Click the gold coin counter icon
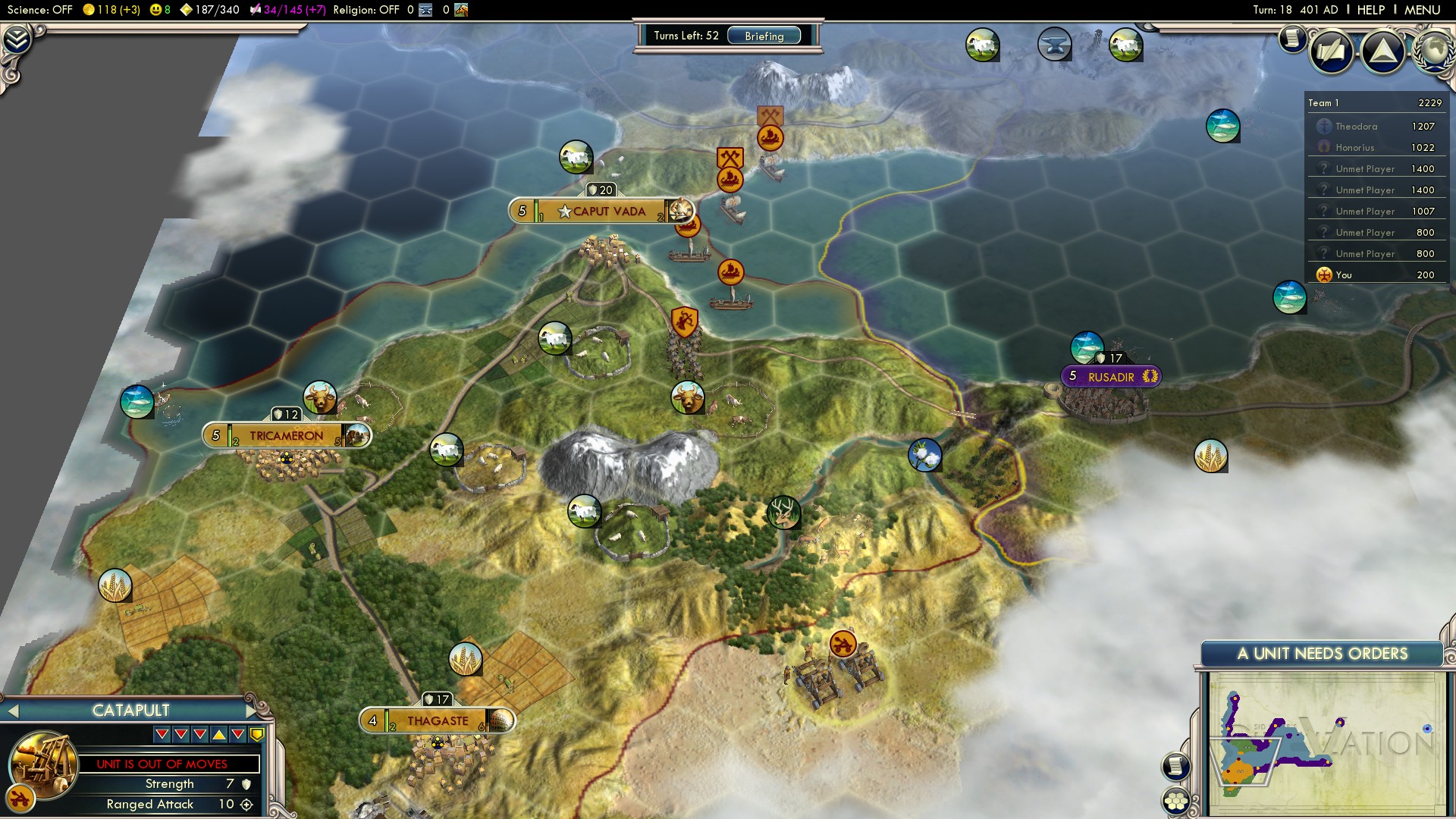Image resolution: width=1456 pixels, height=819 pixels. (x=88, y=10)
